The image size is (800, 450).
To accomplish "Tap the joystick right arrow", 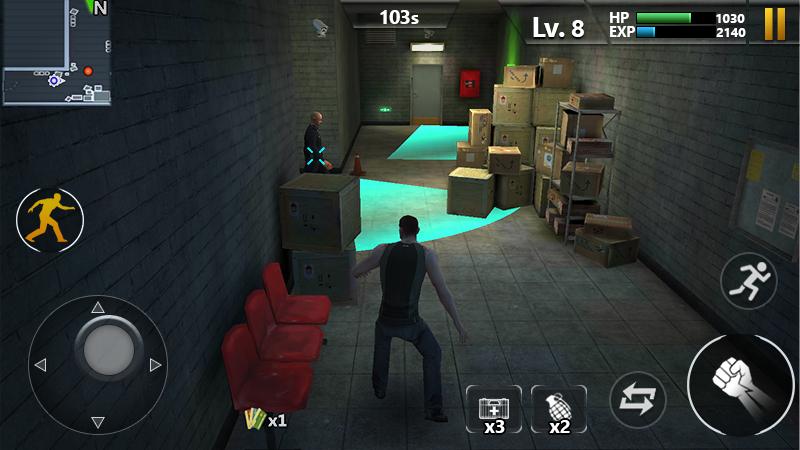I will (155, 365).
